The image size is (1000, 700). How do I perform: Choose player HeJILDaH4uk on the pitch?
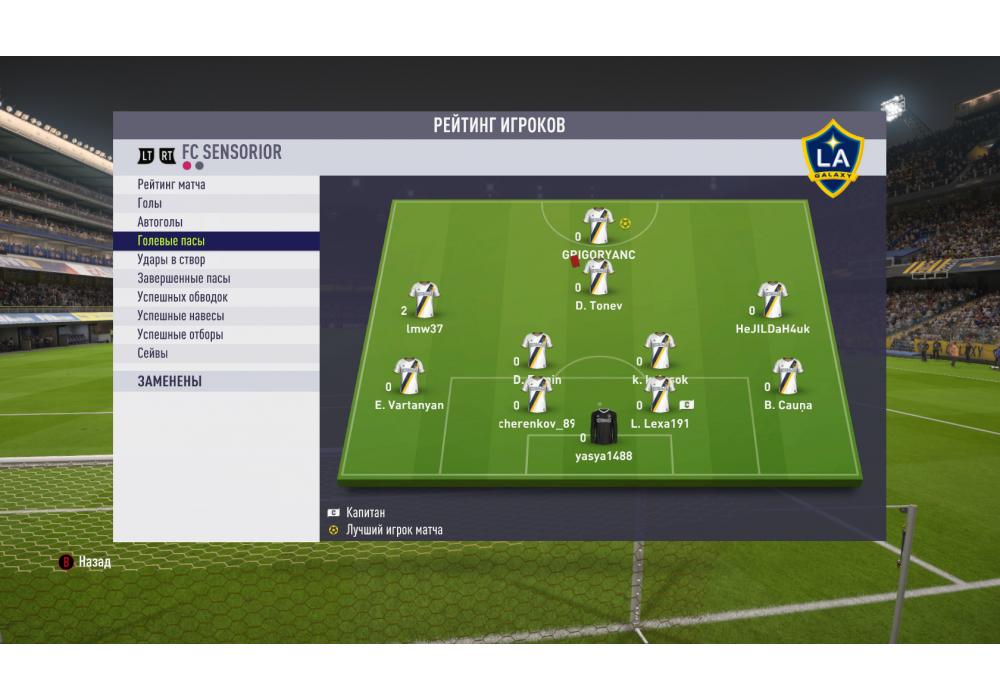tap(772, 300)
